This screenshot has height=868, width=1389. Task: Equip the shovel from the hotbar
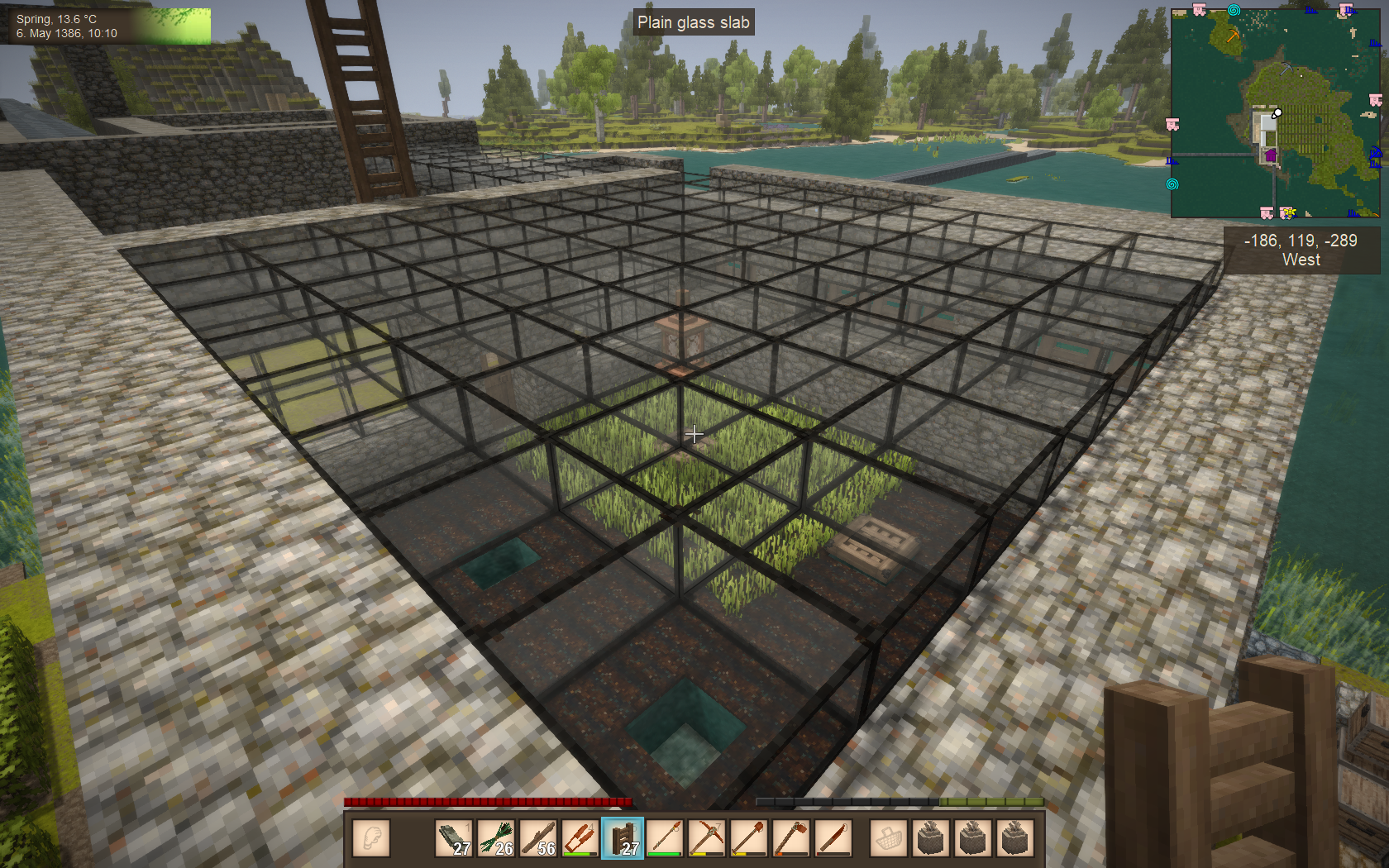point(749,838)
